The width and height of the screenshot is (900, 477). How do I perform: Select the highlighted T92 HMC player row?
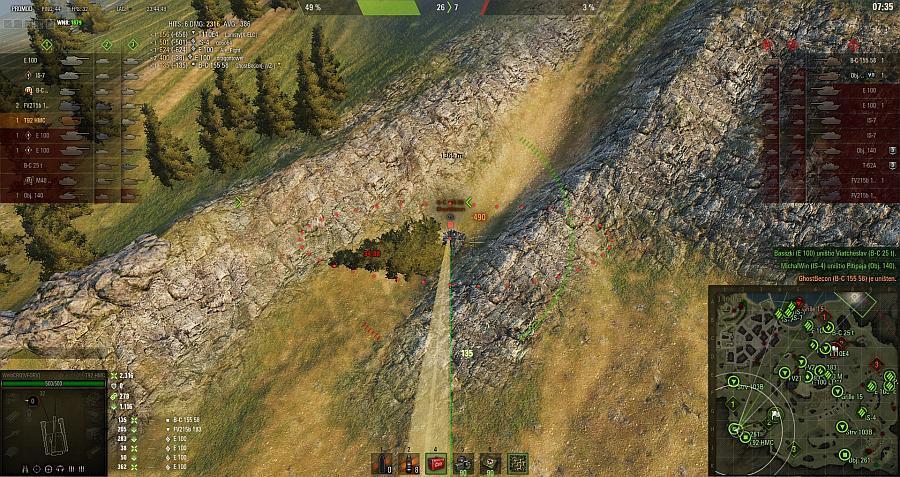40,119
